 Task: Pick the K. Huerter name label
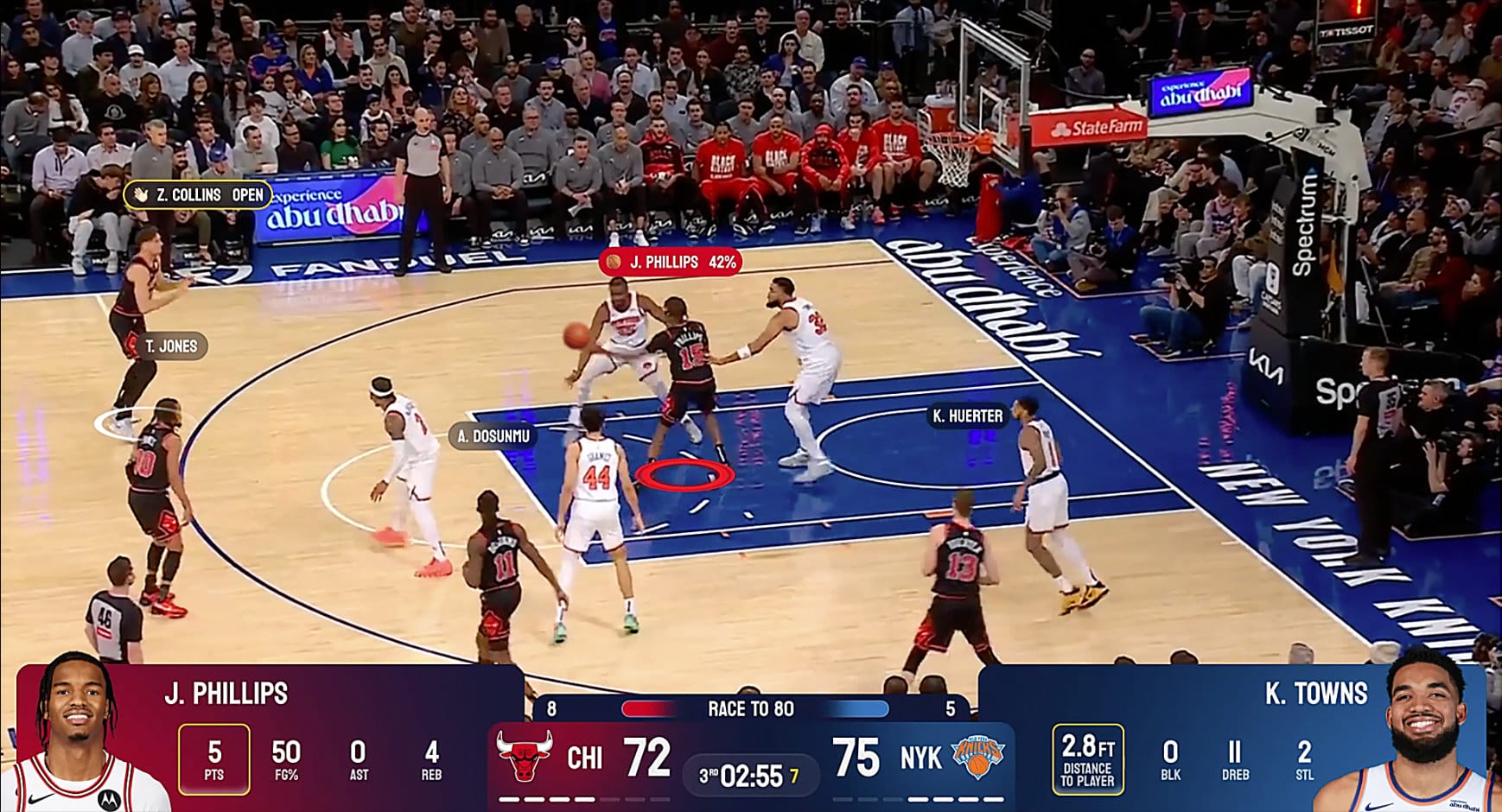pos(967,416)
